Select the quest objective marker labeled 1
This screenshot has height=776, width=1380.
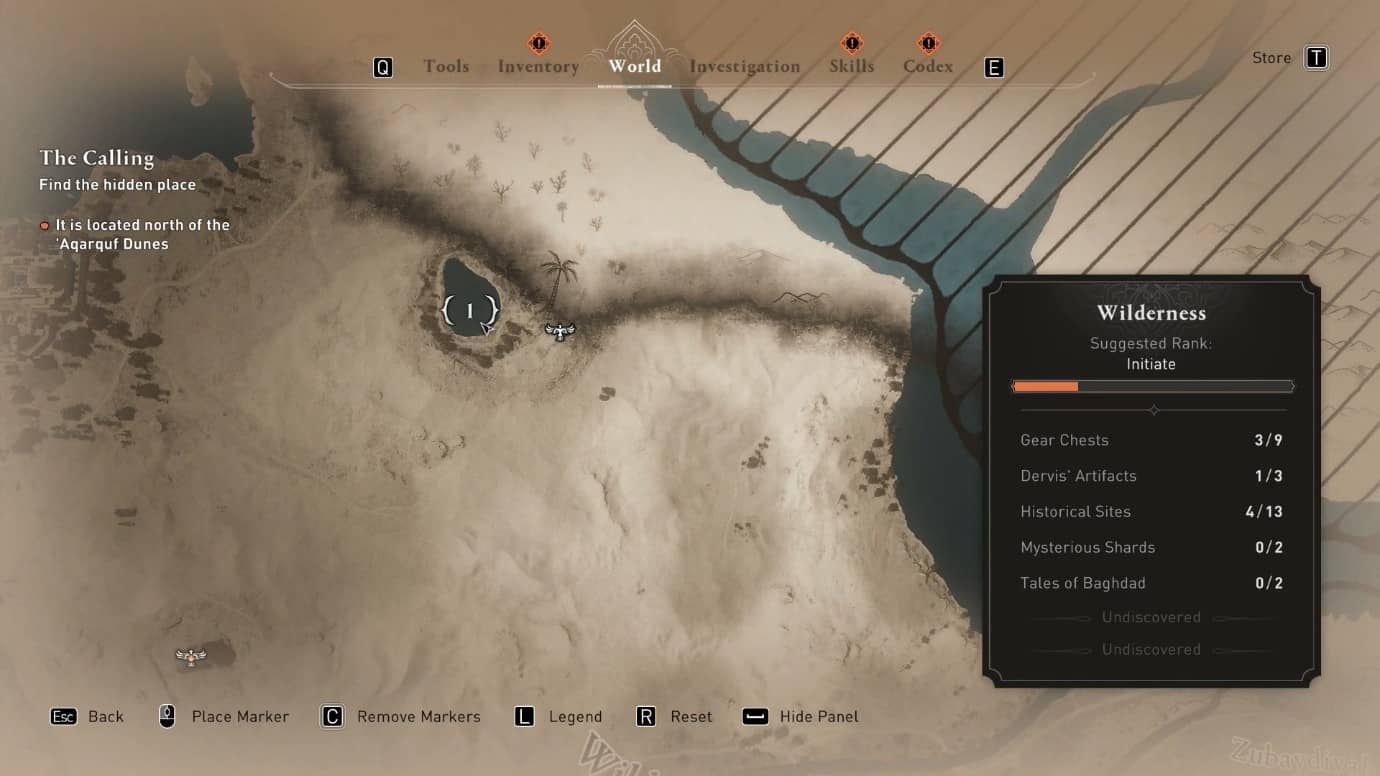(x=470, y=310)
